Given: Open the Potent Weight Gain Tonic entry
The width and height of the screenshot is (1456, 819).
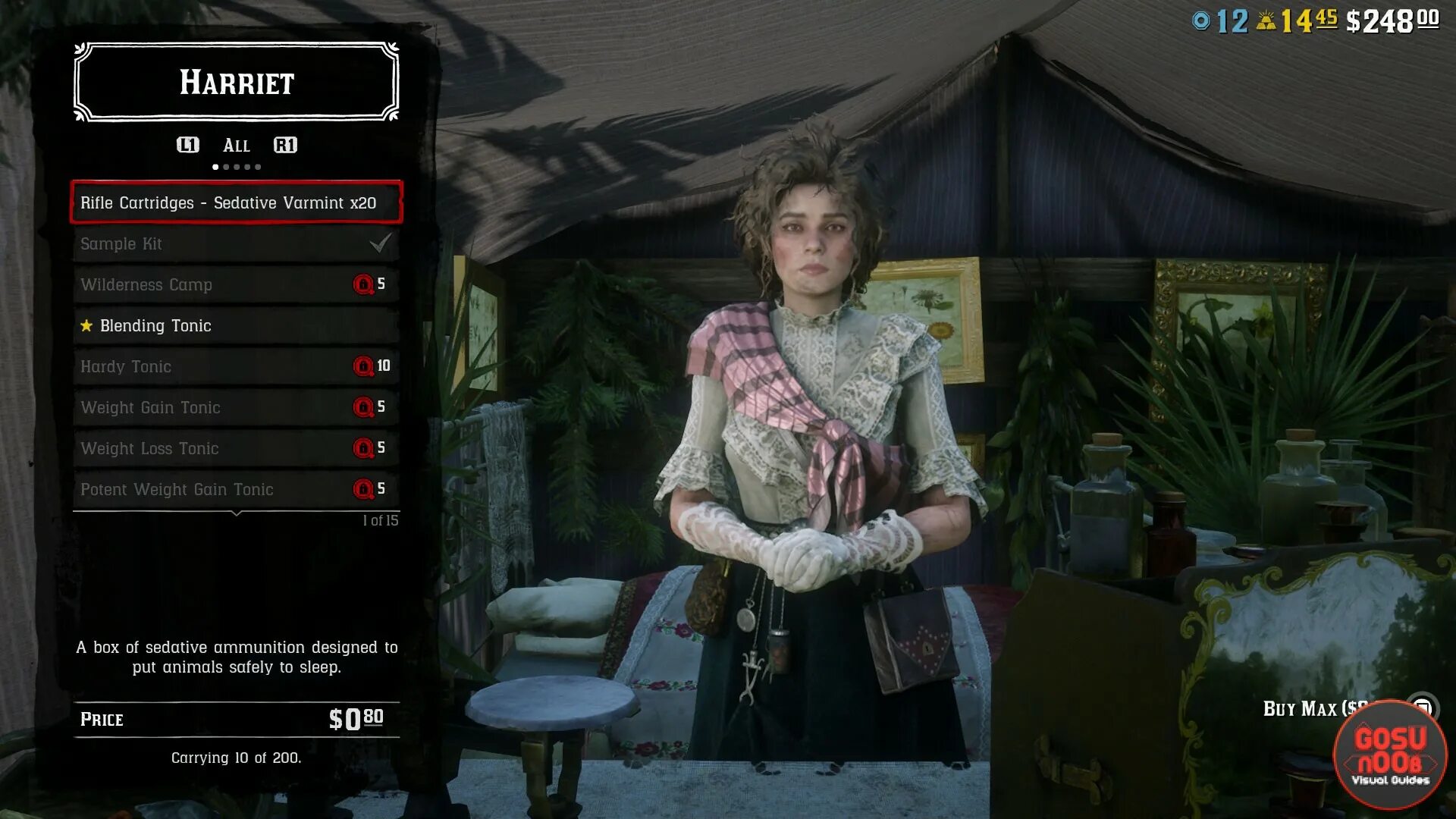Looking at the screenshot, I should [236, 489].
